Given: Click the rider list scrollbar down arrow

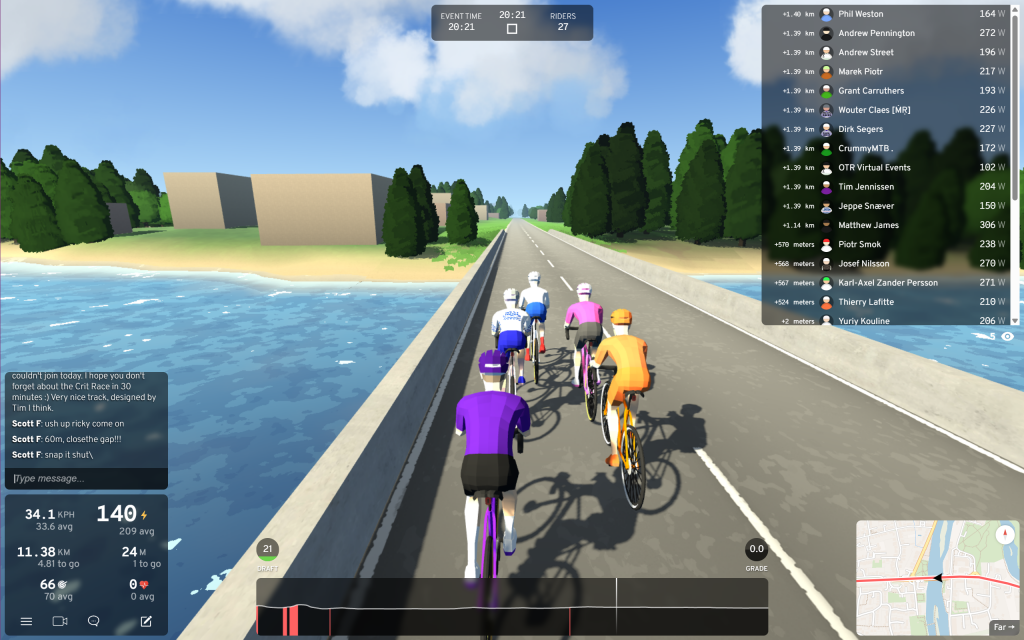Looking at the screenshot, I should click(1016, 320).
